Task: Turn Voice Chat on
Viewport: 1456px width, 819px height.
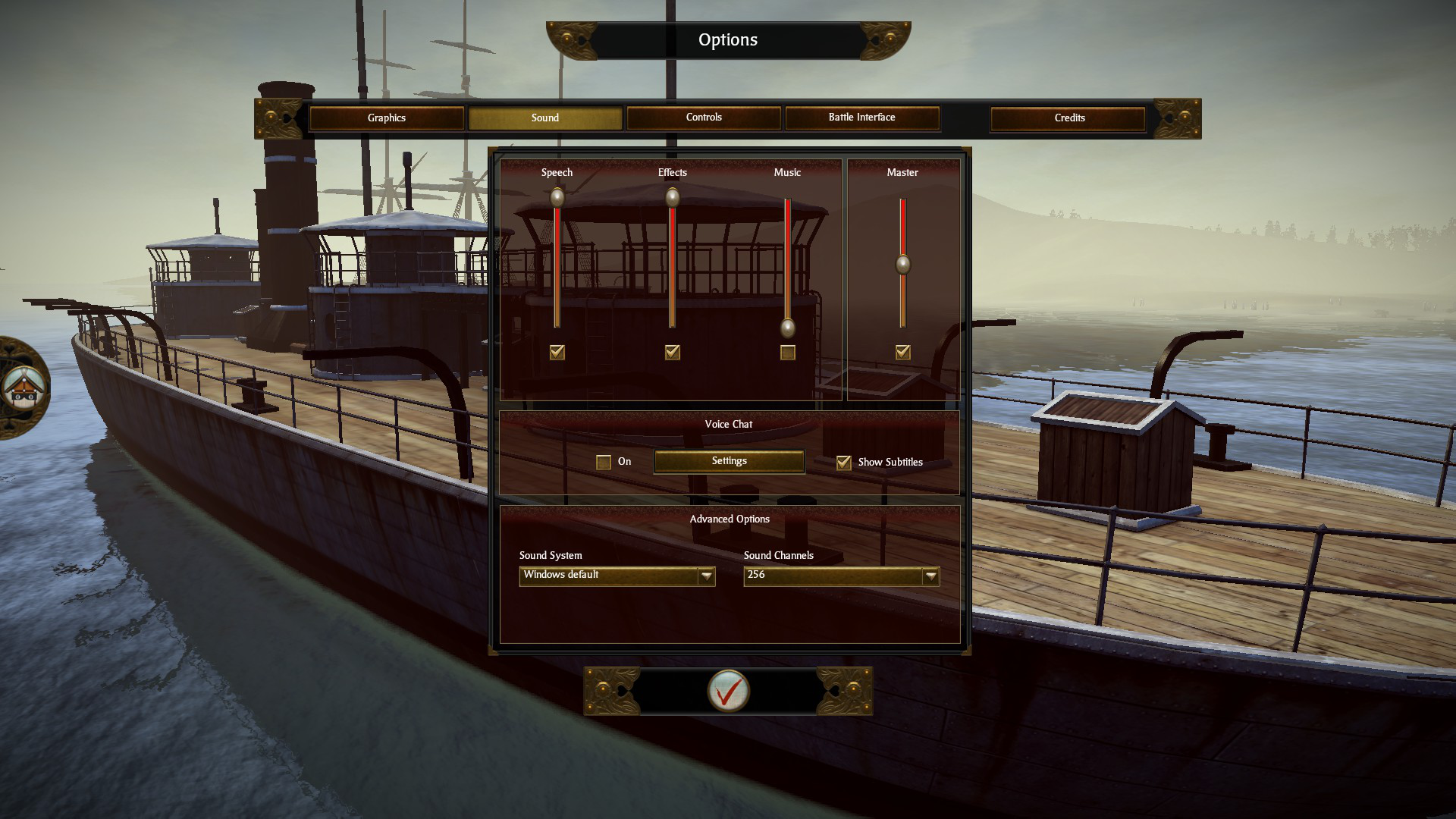Action: [604, 463]
